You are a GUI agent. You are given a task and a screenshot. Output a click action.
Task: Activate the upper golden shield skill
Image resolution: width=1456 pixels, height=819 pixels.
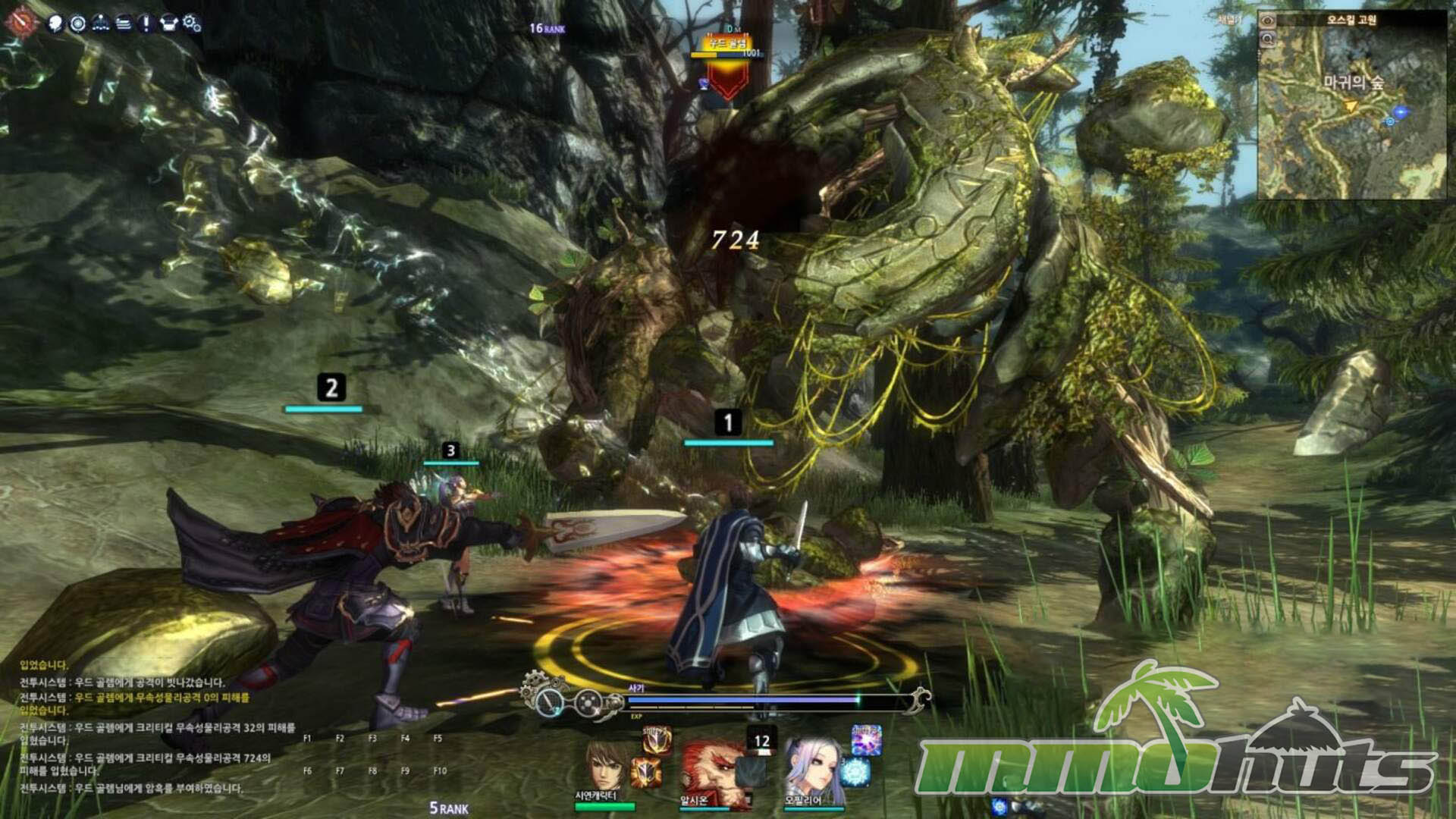657,739
